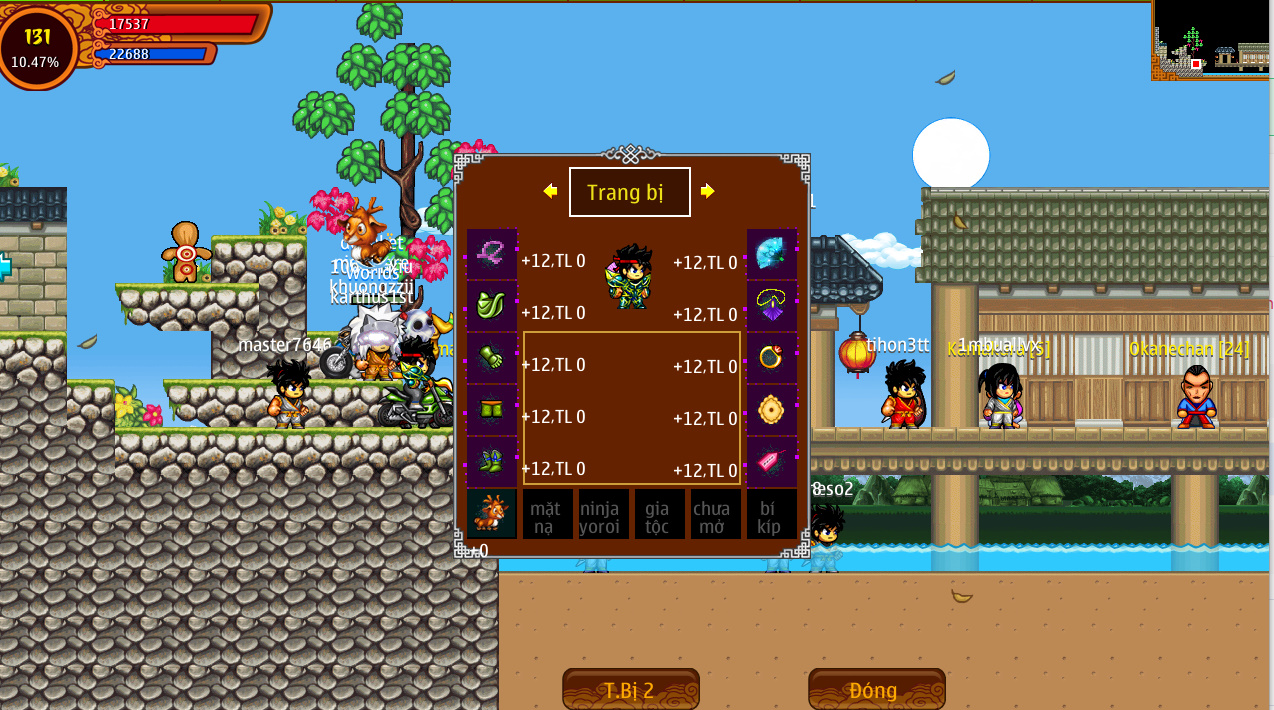Screen dimensions: 1274x710
Task: Go to previous tab with left yellow arrow
Action: coord(550,191)
